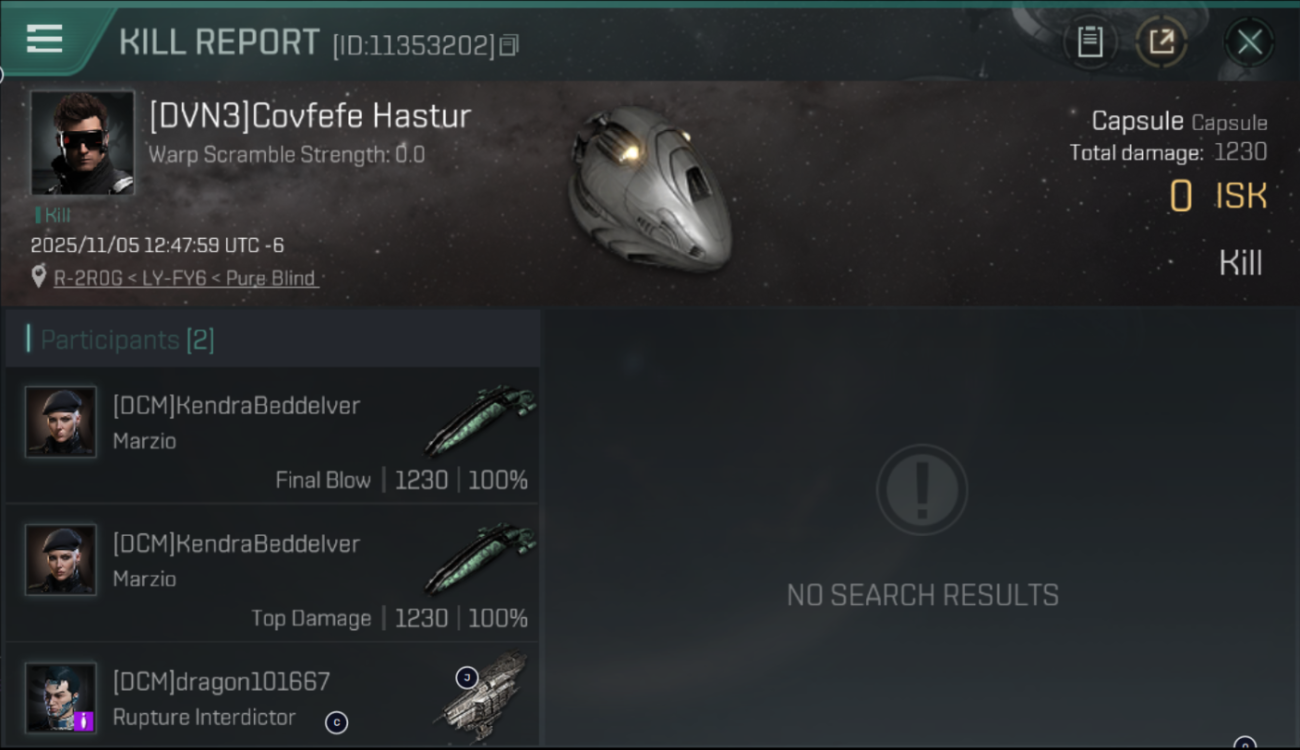Open the hamburger menu
Viewport: 1300px width, 750px height.
(42, 40)
